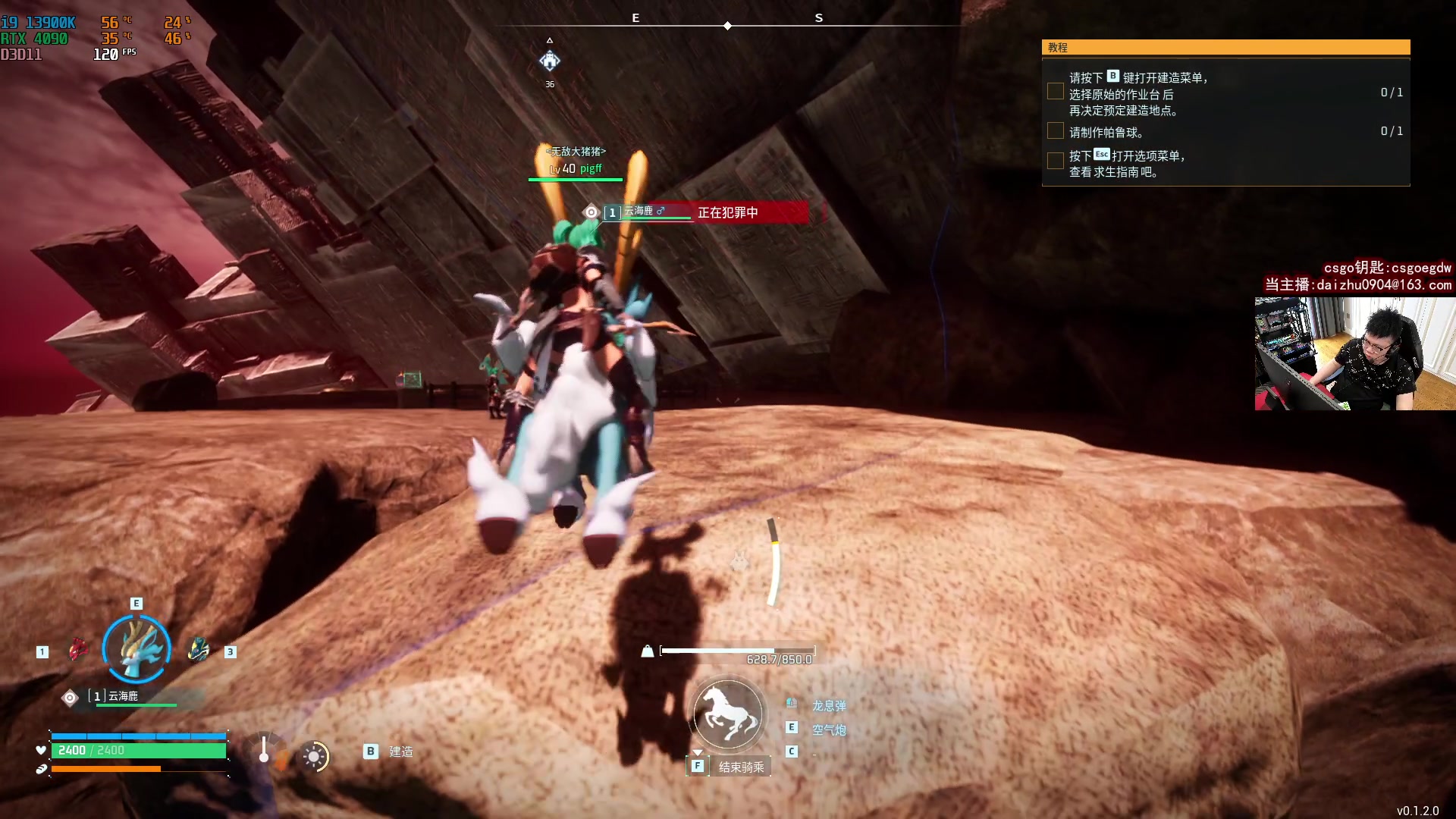1456x819 pixels.
Task: Click the thermometer temperature gauge
Action: point(264,749)
